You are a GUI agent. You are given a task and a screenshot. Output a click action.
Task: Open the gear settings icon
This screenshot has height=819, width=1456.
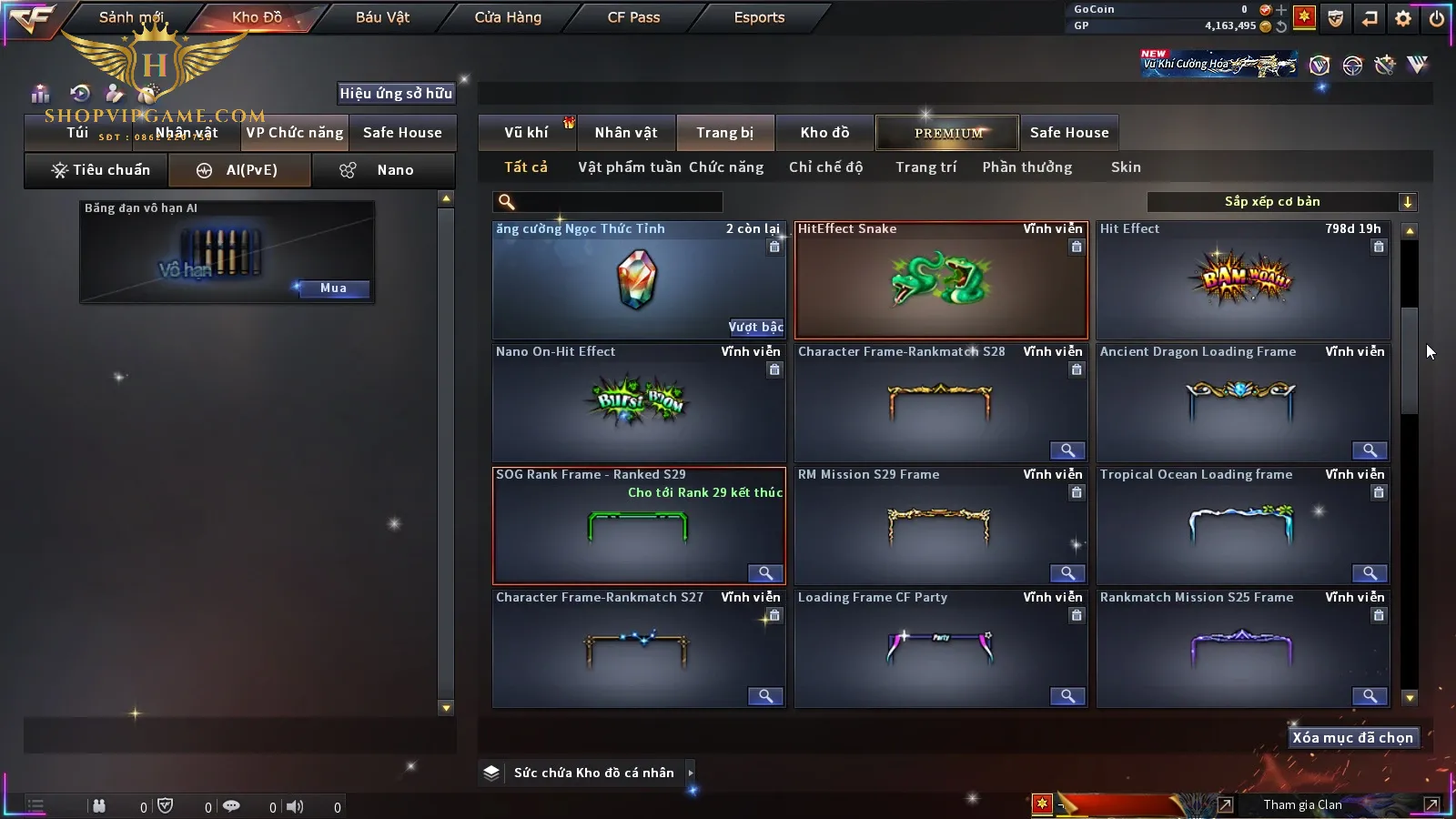[x=1403, y=18]
